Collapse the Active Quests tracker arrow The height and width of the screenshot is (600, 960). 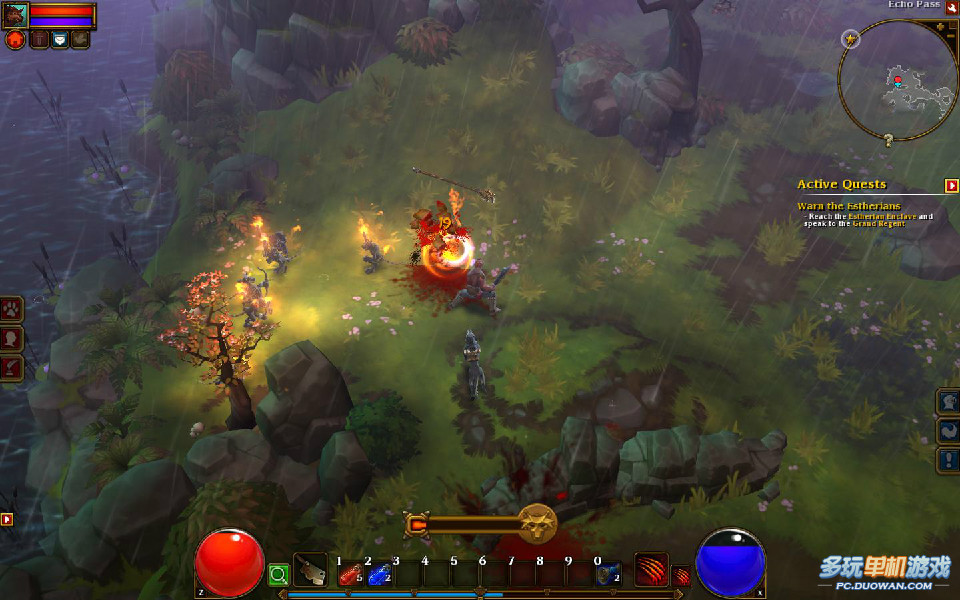pyautogui.click(x=951, y=185)
